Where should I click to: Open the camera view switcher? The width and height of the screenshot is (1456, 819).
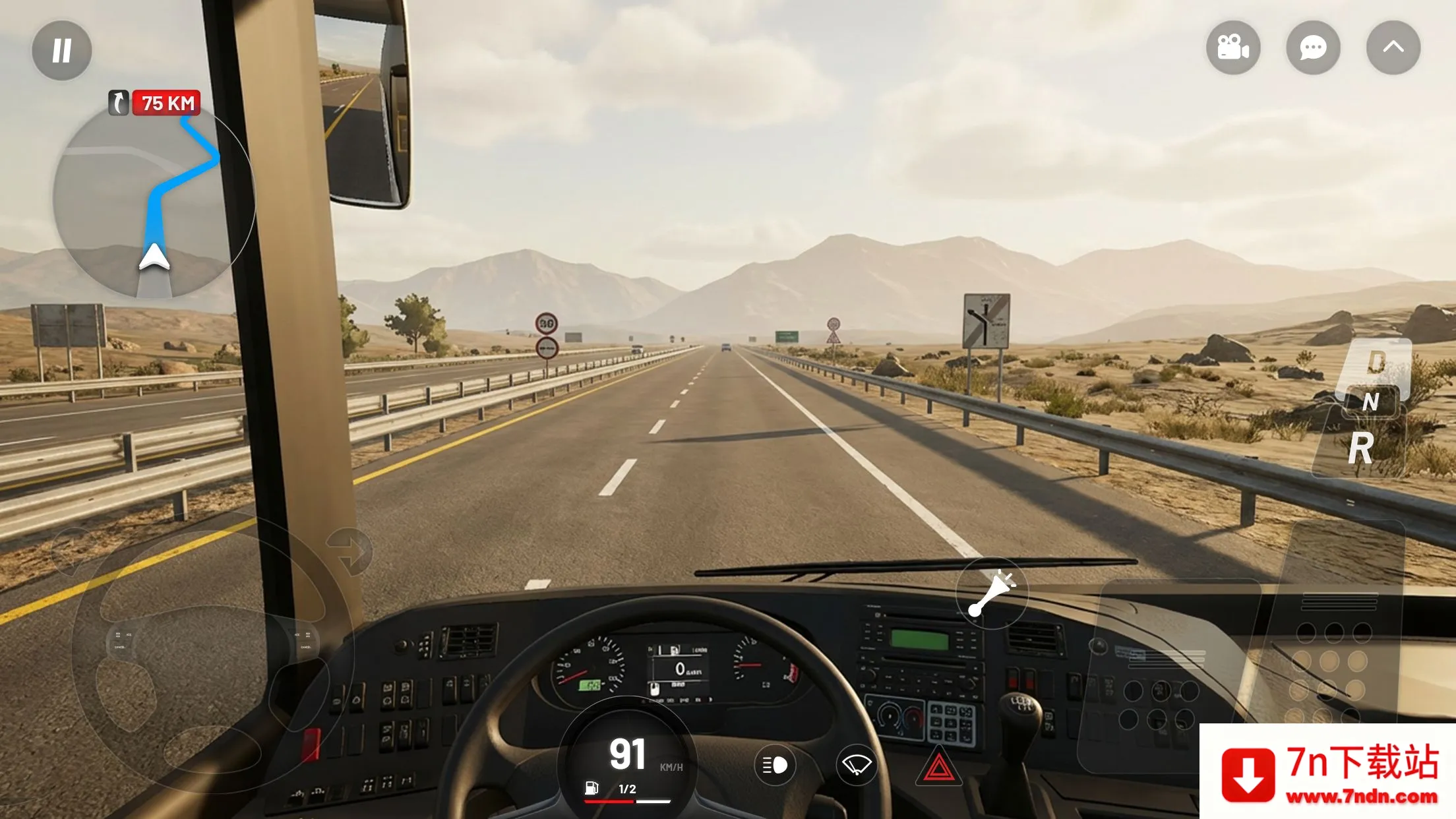point(1233,47)
